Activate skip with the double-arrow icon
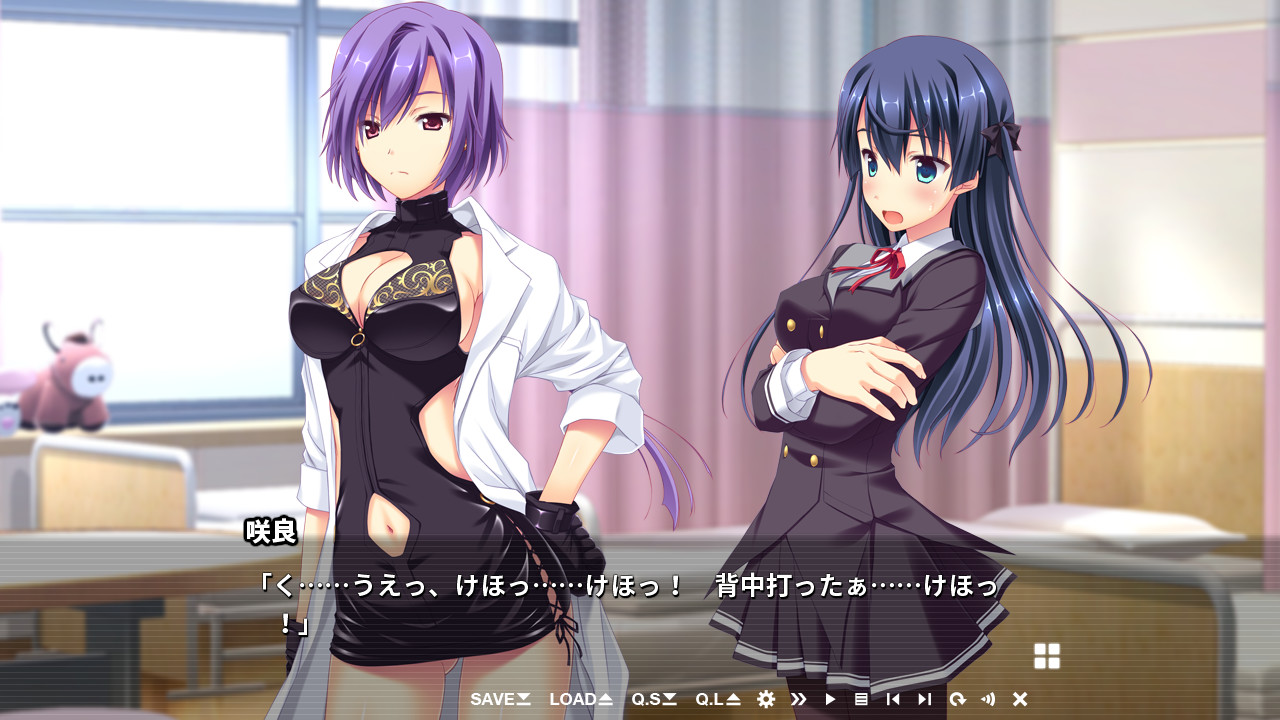 [x=798, y=699]
